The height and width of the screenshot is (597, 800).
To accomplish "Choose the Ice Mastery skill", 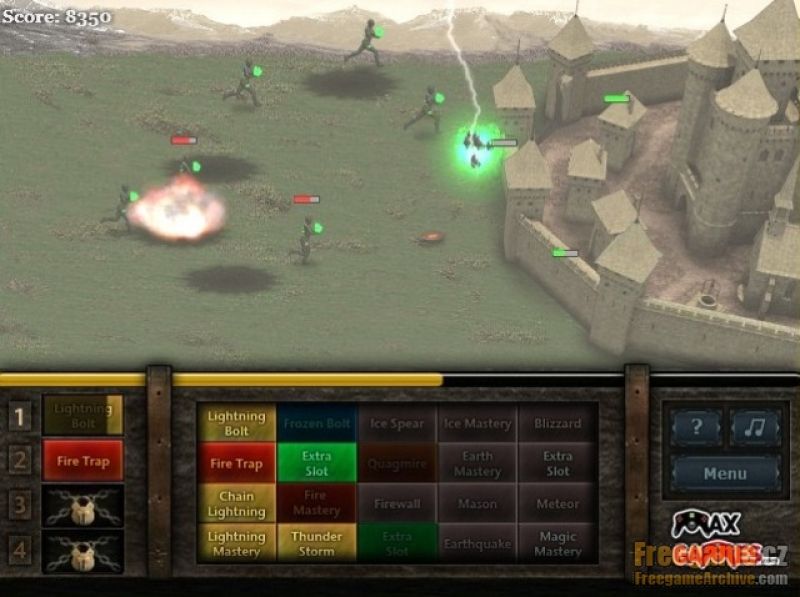I will 477,423.
